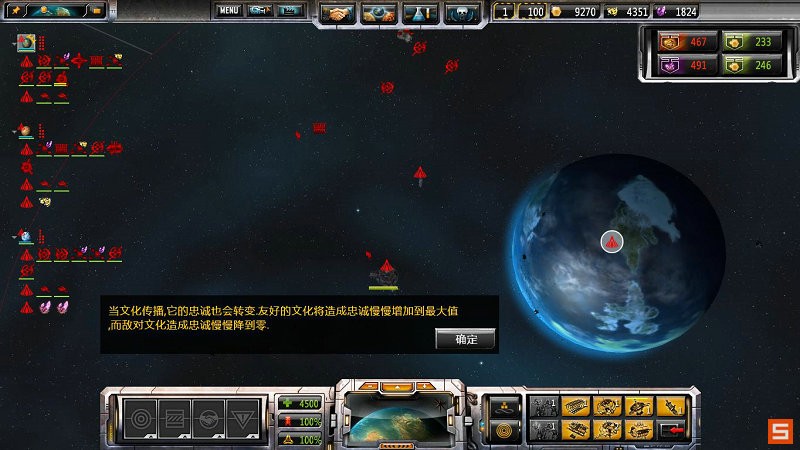
Task: Select the selected planet marker on globe
Action: [612, 241]
